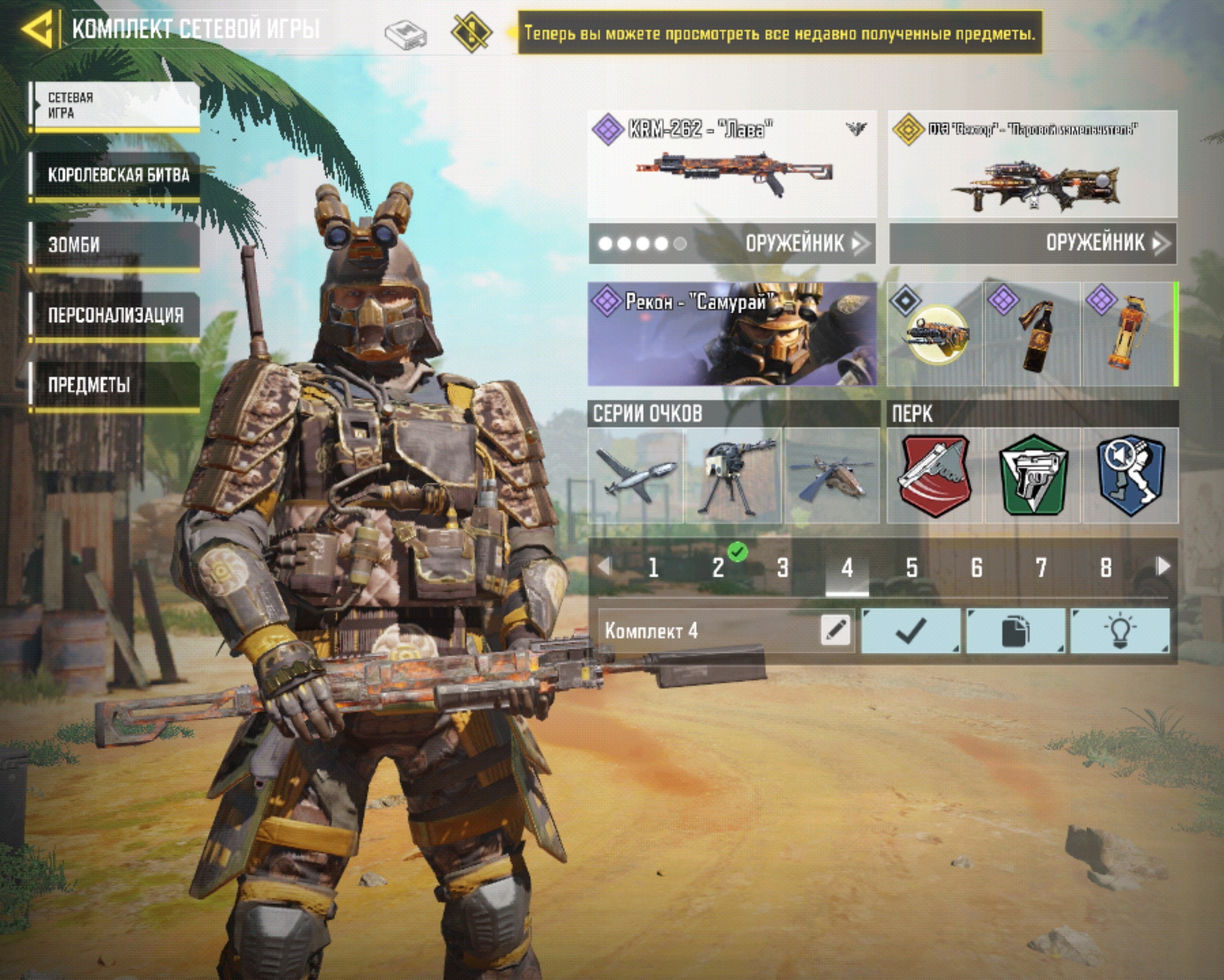Change the Рекон "Самурай" operator
Viewport: 1224px width, 980px height.
(x=732, y=334)
